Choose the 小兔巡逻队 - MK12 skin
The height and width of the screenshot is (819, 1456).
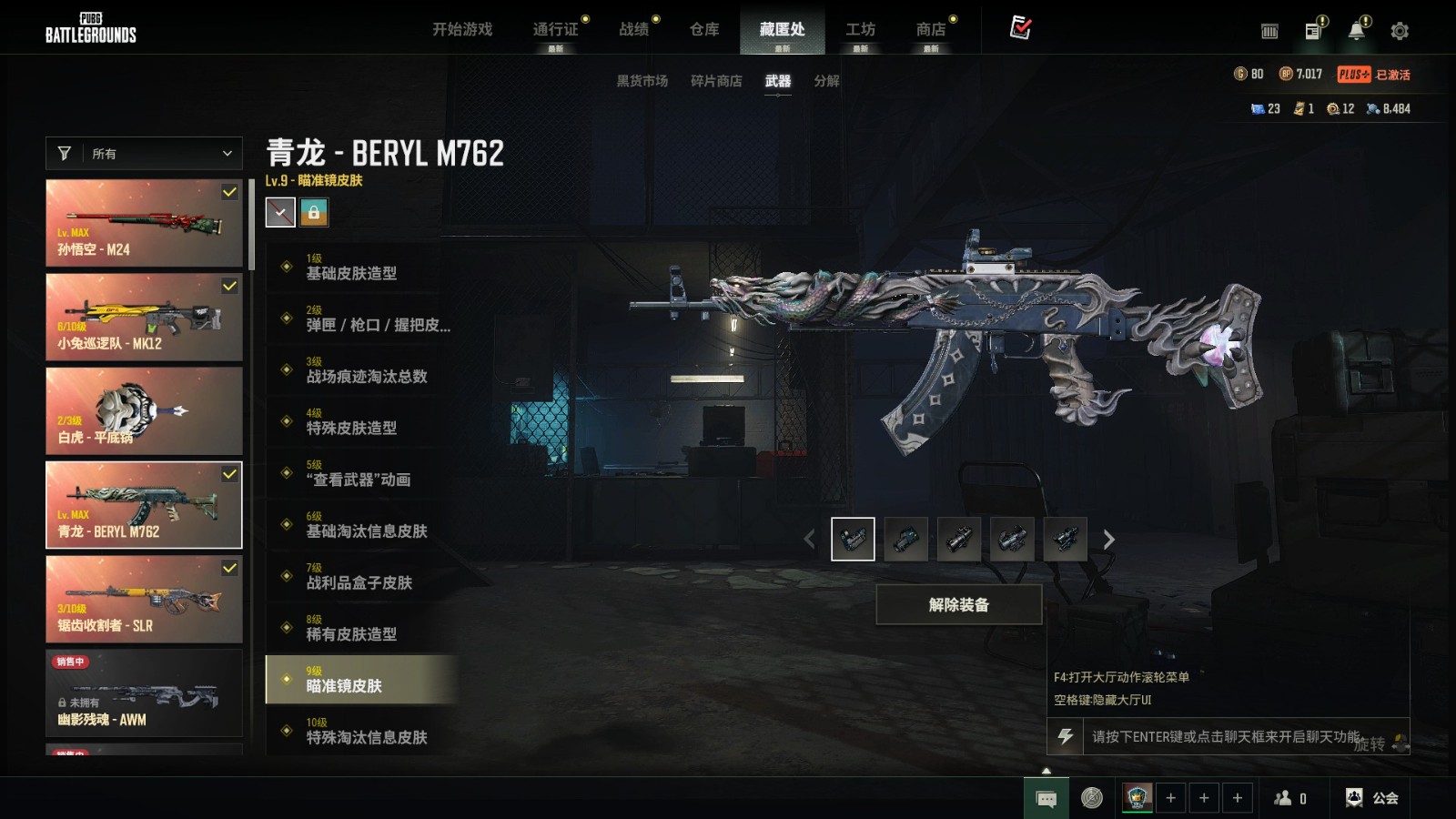tap(144, 317)
